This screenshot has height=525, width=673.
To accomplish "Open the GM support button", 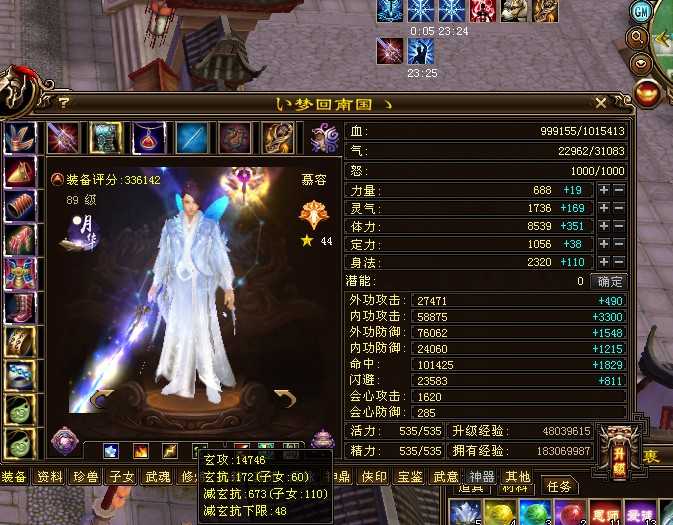I will 641,11.
